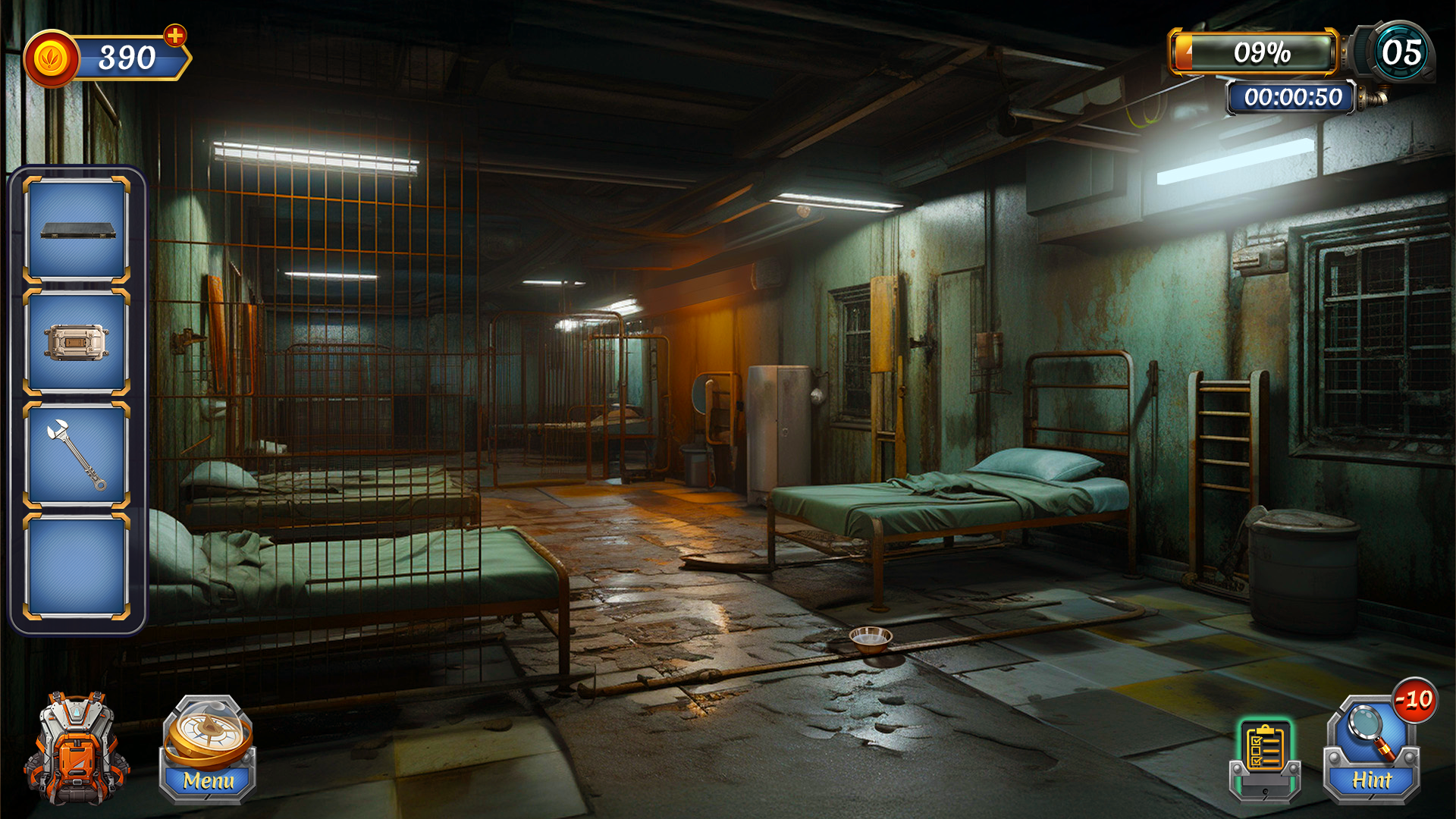Select the metal case inventory slot
The image size is (1456, 819).
tap(77, 342)
